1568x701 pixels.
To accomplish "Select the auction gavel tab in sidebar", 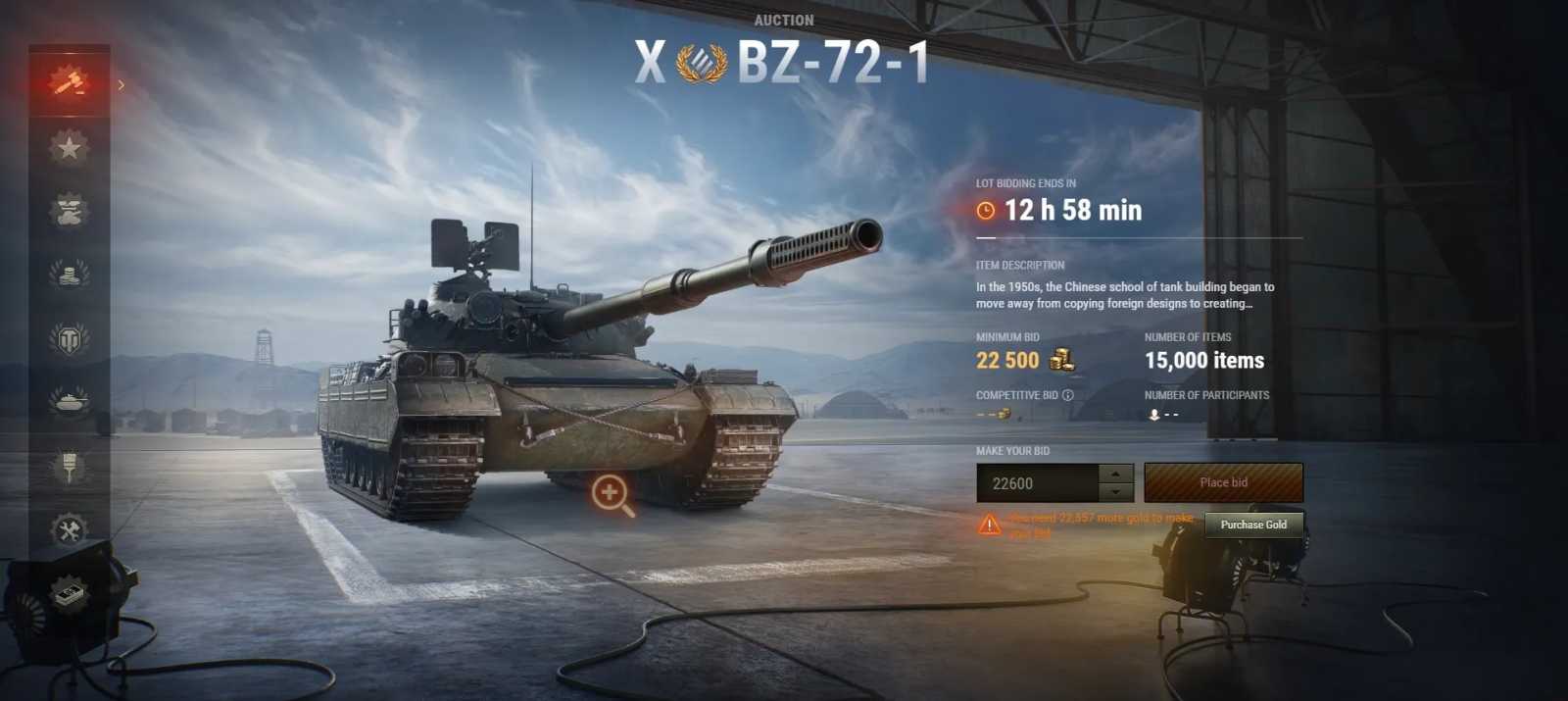I will click(69, 82).
